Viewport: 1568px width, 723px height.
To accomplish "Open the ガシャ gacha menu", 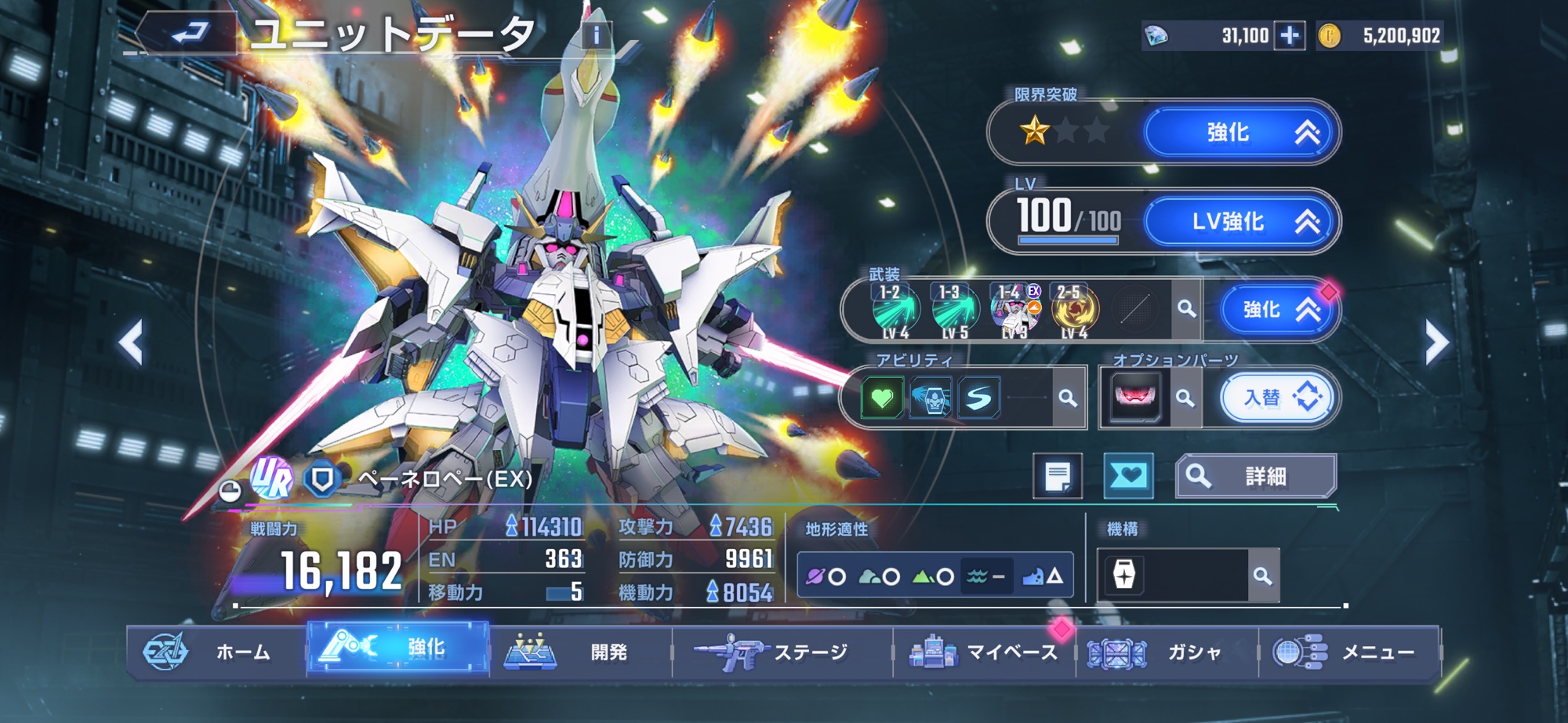I will click(1168, 652).
